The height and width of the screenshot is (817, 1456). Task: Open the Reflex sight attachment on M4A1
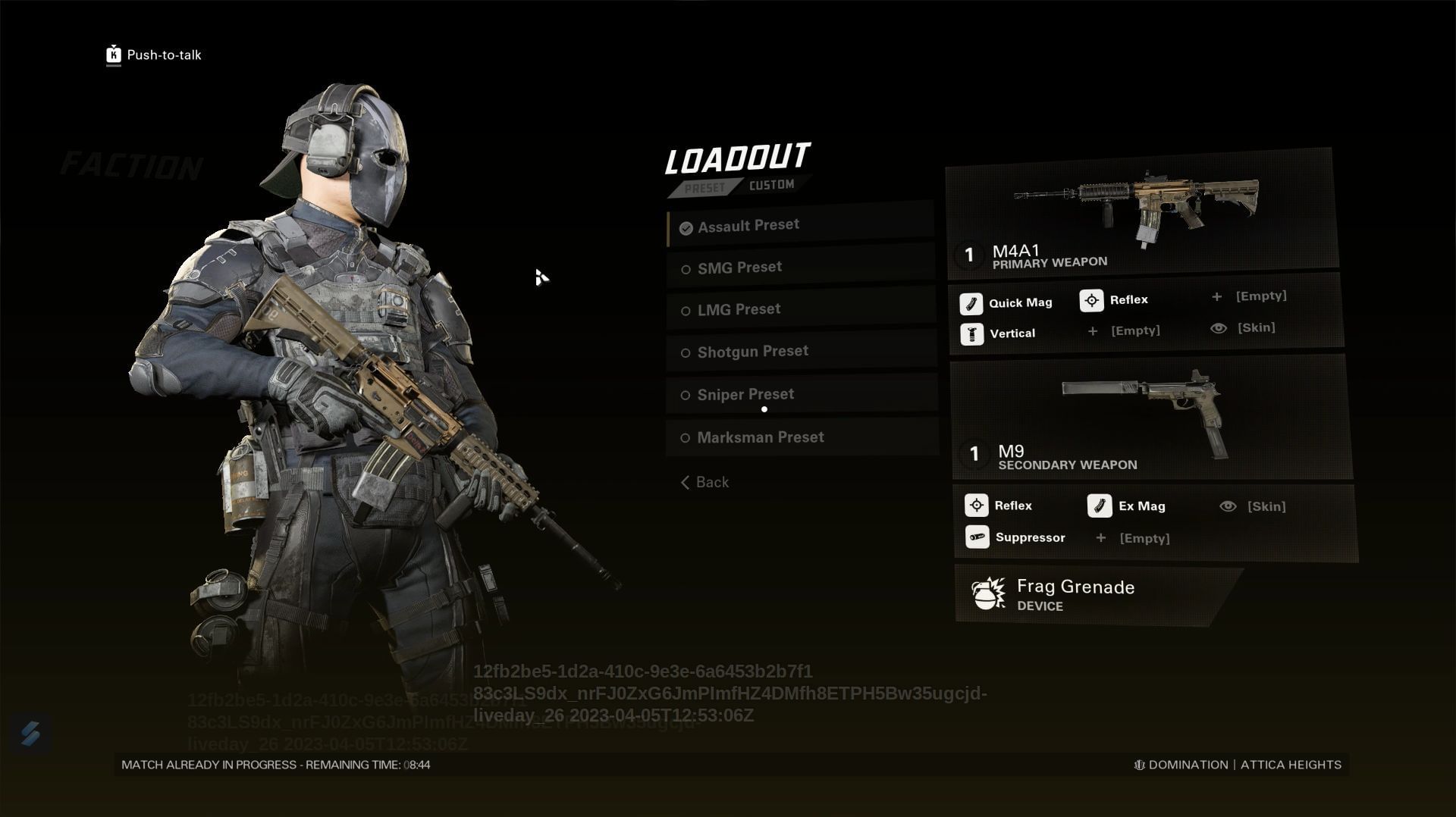coord(1092,299)
